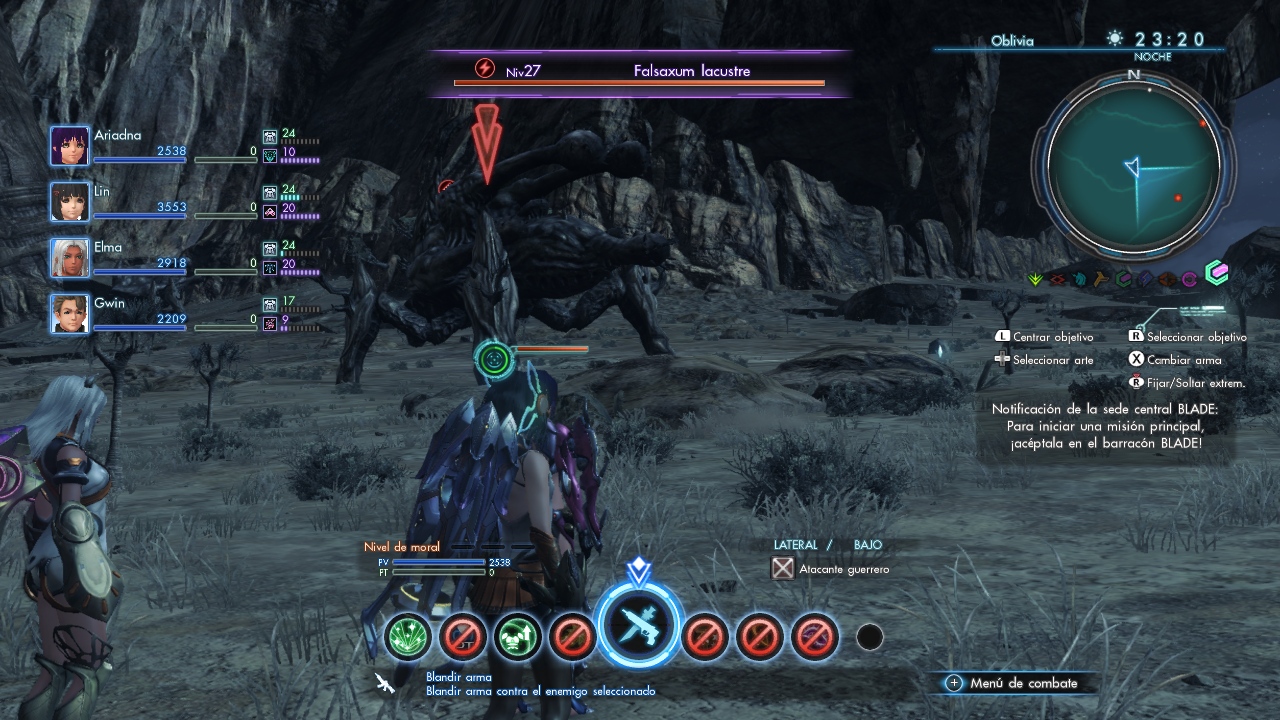The image size is (1280, 720).
Task: Select Gwin's party portrait
Action: coord(70,314)
